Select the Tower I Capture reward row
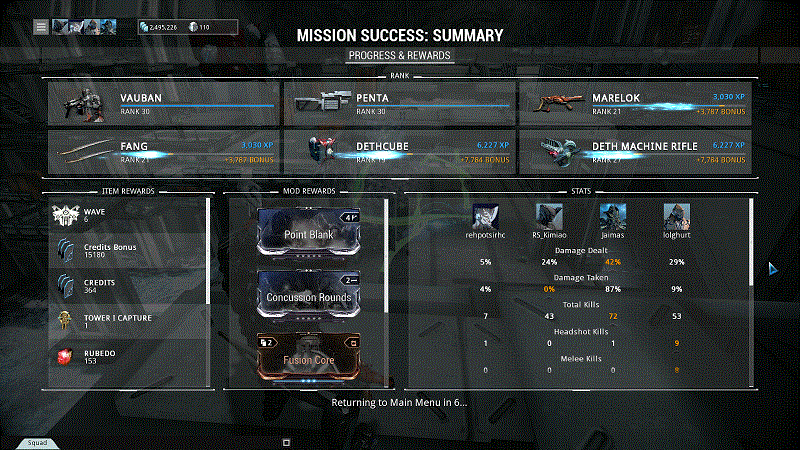800x450 pixels. pyautogui.click(x=128, y=321)
